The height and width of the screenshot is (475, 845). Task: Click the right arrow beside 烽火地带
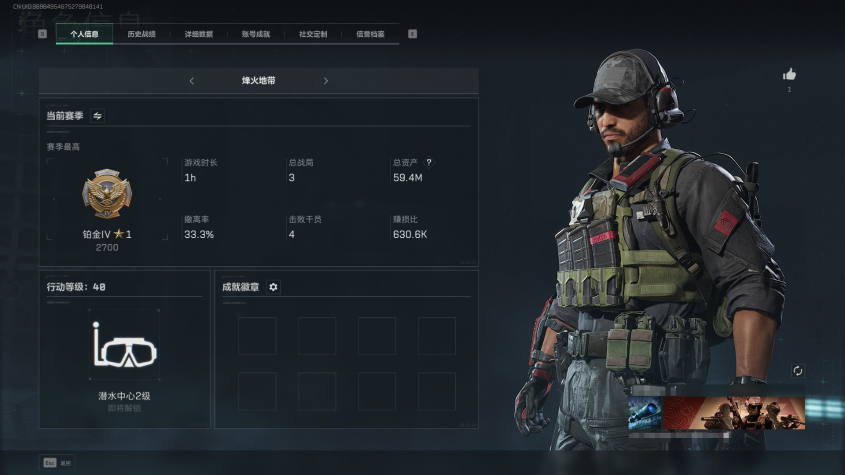[x=326, y=81]
